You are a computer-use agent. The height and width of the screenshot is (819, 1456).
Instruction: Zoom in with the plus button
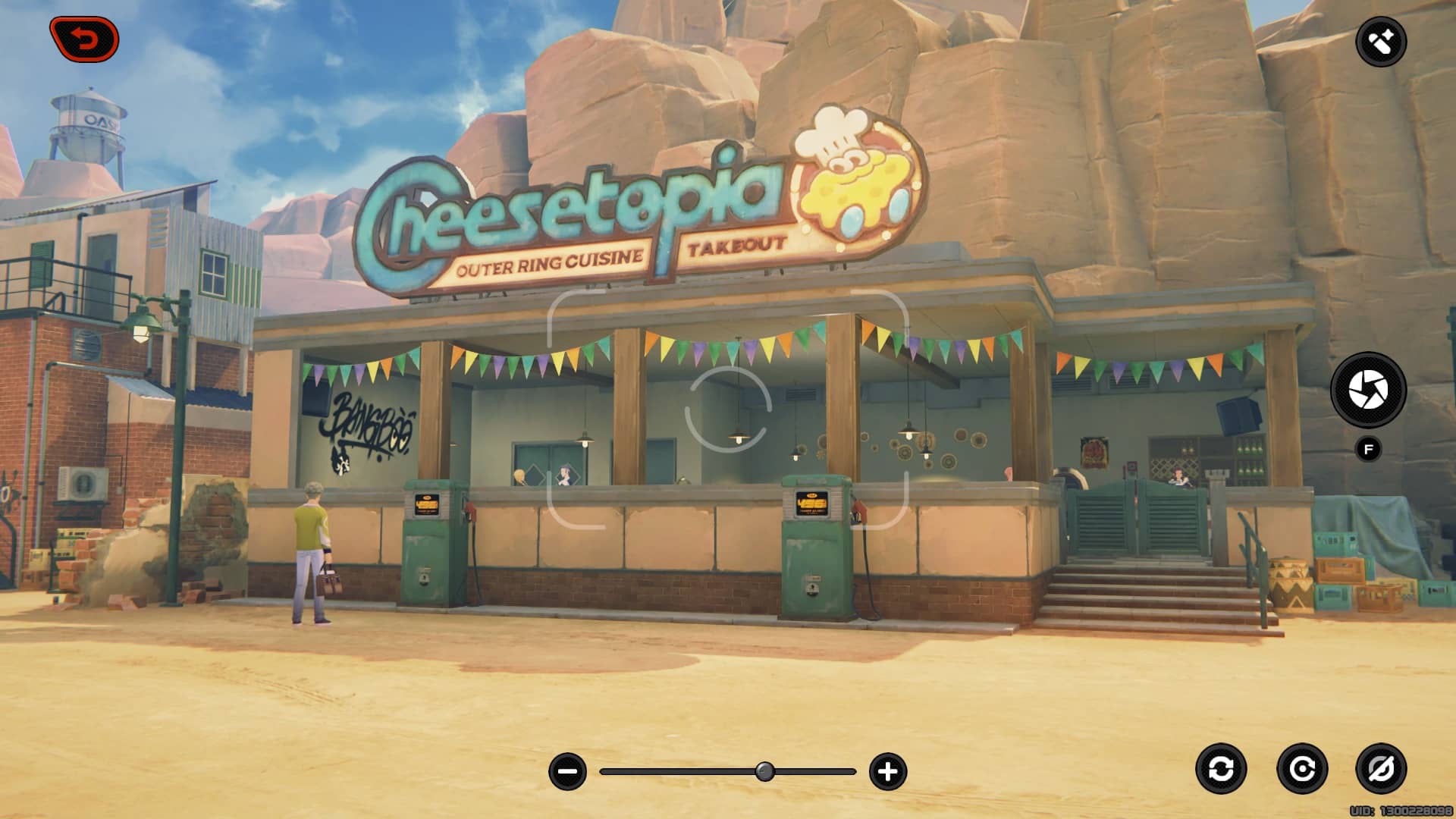pyautogui.click(x=887, y=772)
